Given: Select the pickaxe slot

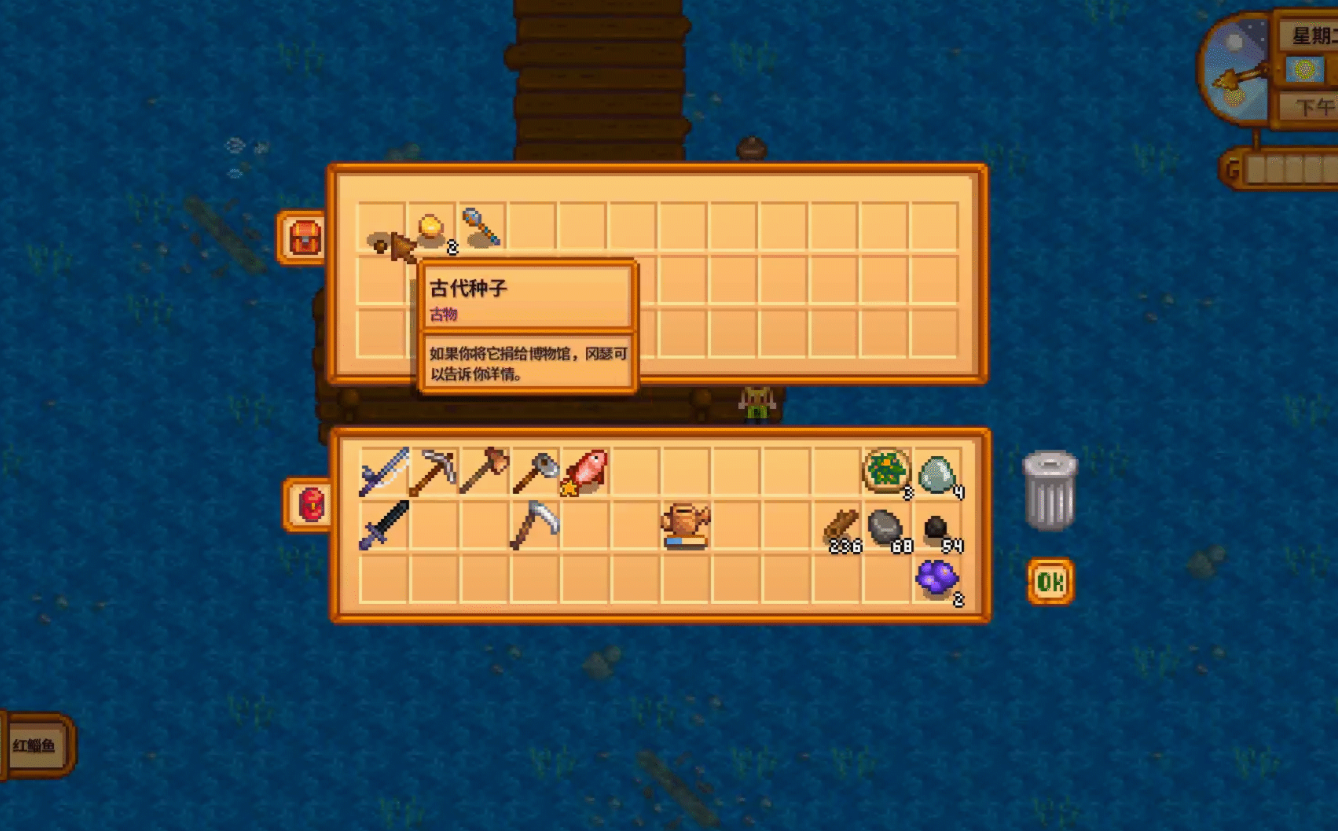Looking at the screenshot, I should tap(433, 472).
